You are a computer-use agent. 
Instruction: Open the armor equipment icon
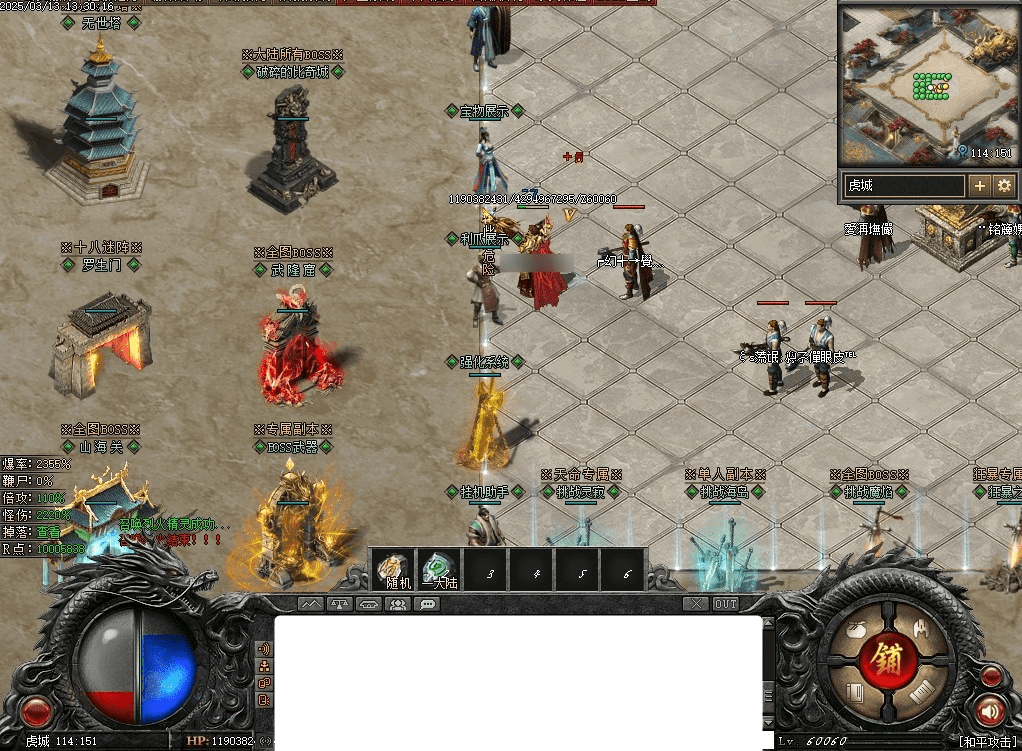pos(922,629)
